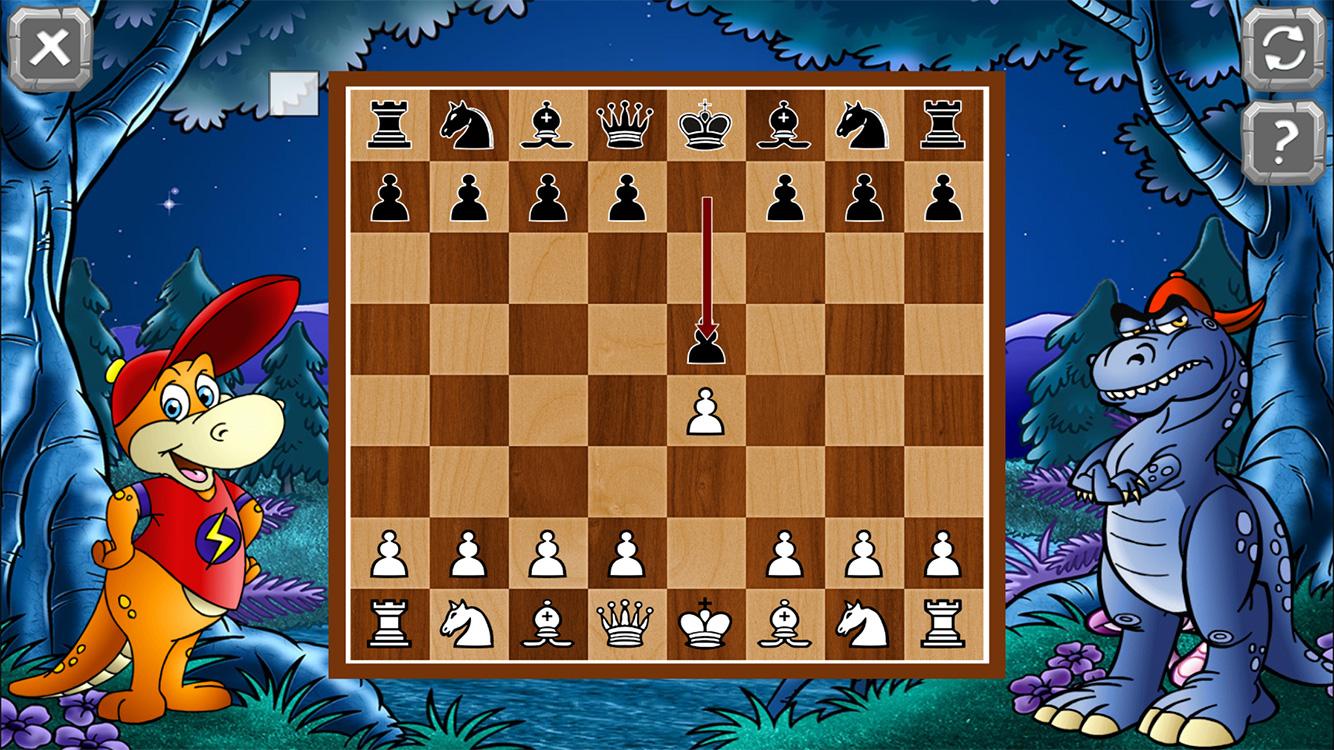Select the white knight on g1
1334x750 pixels.
[864, 623]
